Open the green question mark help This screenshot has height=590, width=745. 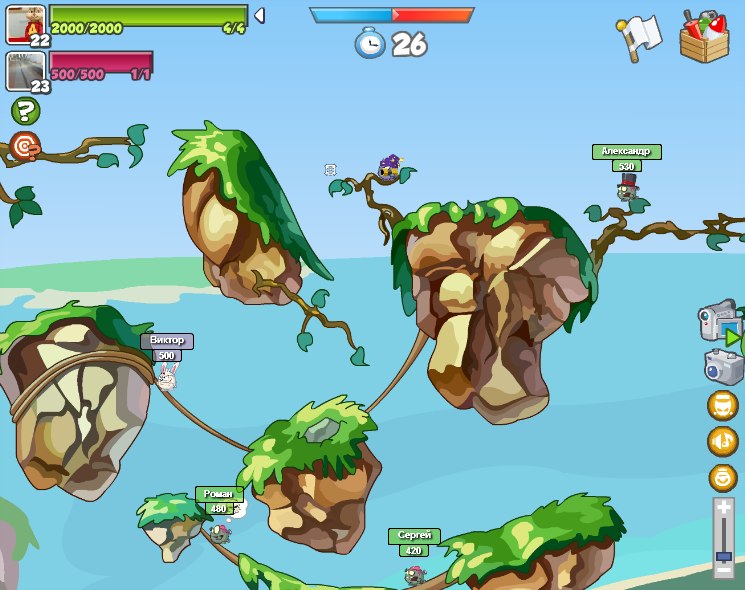coord(25,111)
